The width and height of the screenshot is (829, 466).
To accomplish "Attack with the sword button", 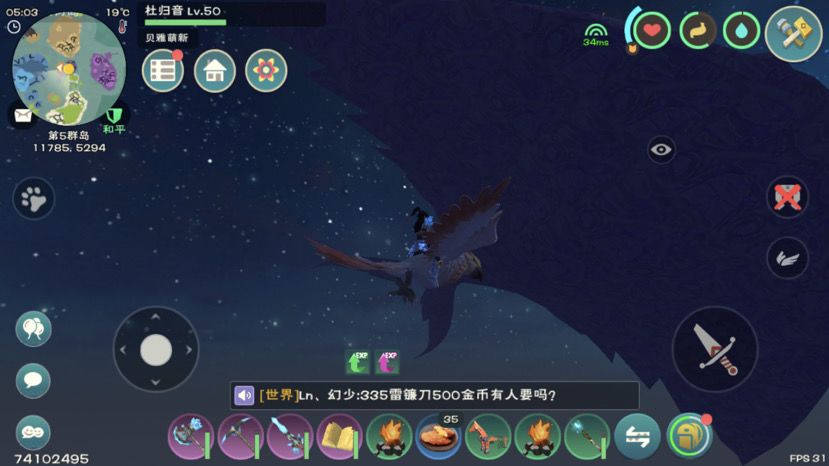I will 714,349.
